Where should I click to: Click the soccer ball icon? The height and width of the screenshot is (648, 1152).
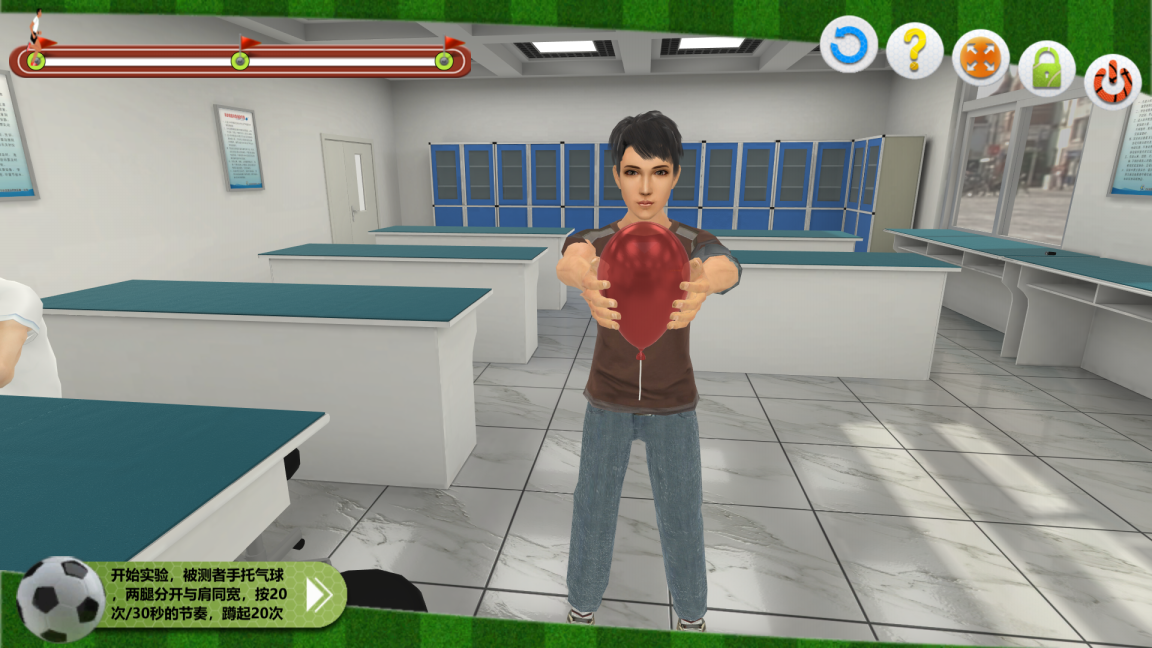coord(60,599)
